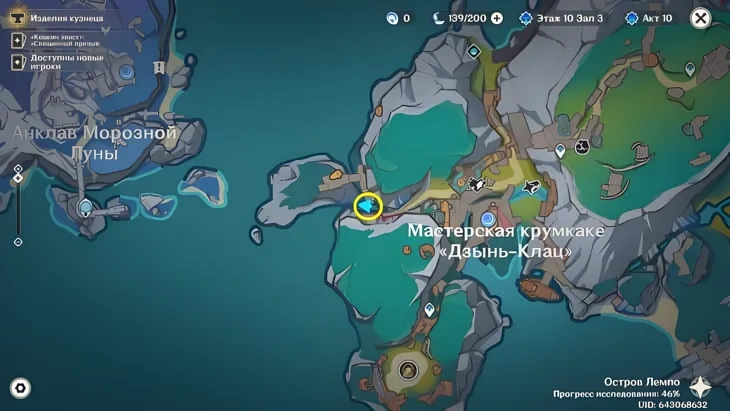
Task: Open the second quest entry in the tracker
Action: click(60, 40)
